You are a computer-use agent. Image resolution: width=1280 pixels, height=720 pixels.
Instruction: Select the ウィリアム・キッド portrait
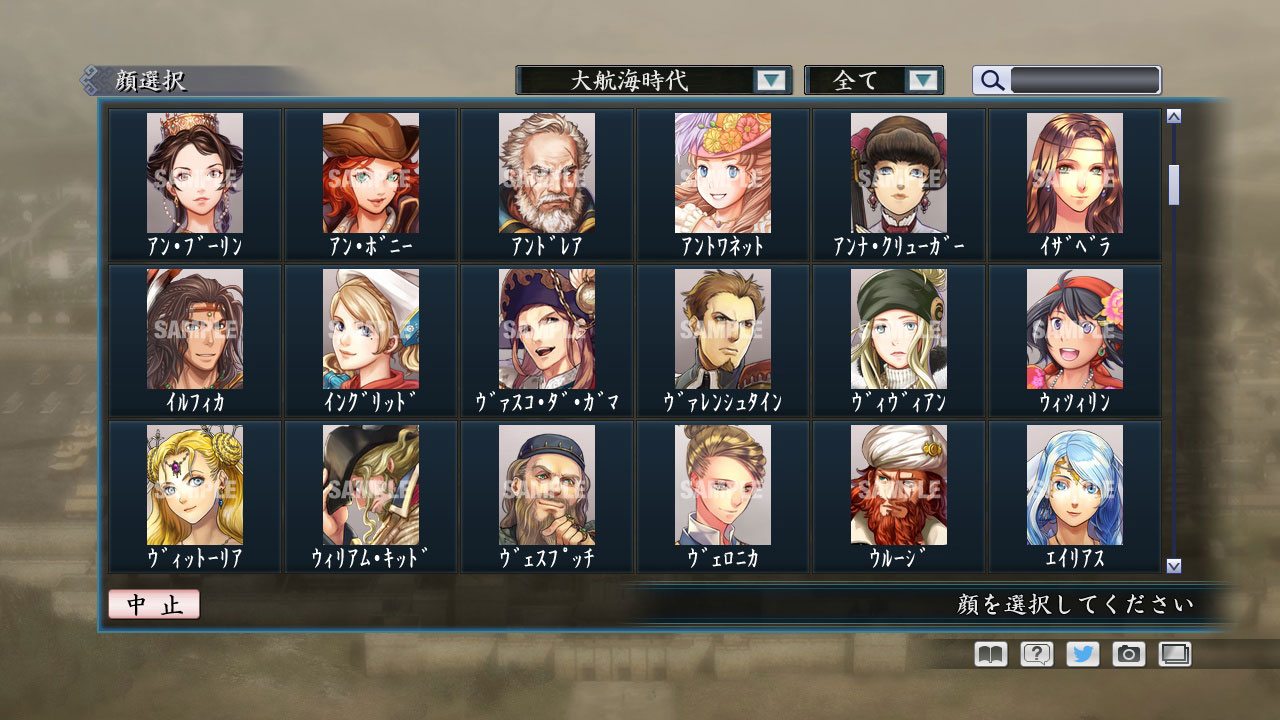[x=370, y=485]
